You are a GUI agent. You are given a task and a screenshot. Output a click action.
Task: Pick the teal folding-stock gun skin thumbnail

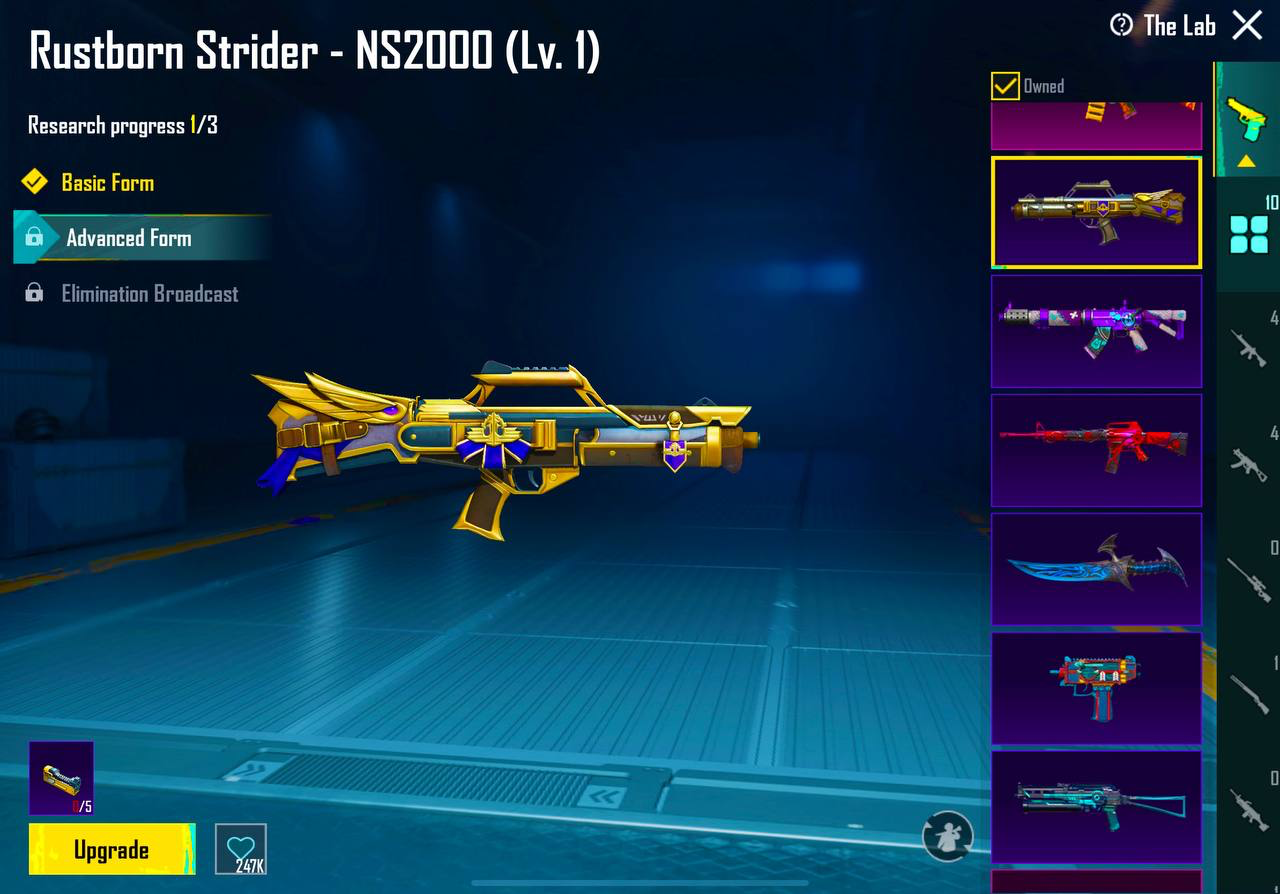point(1096,806)
